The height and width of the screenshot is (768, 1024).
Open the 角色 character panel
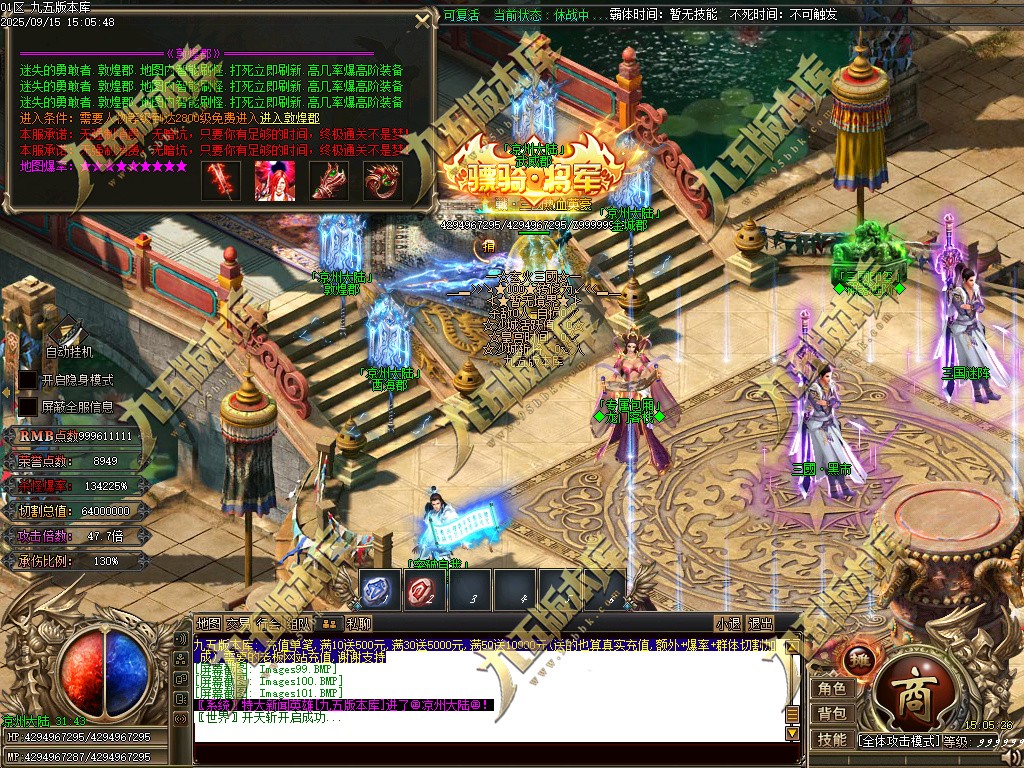point(832,688)
